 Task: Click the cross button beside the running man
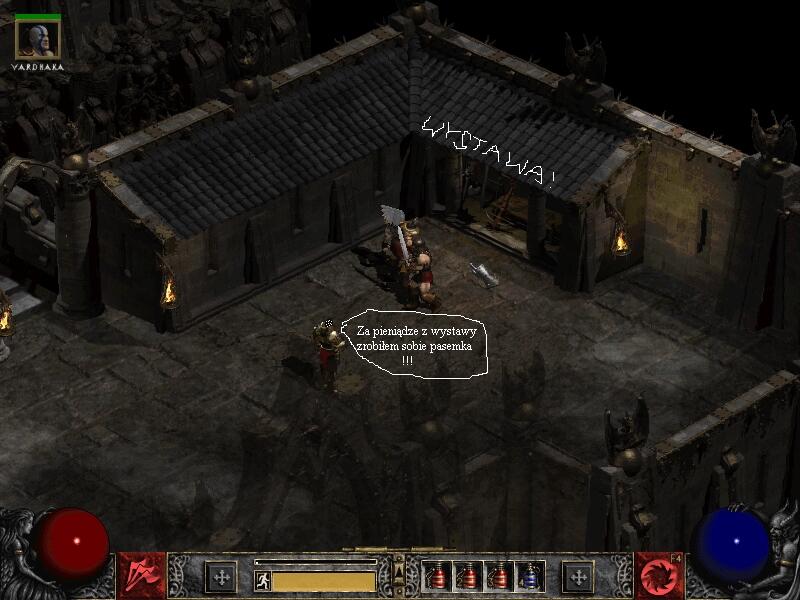220,577
